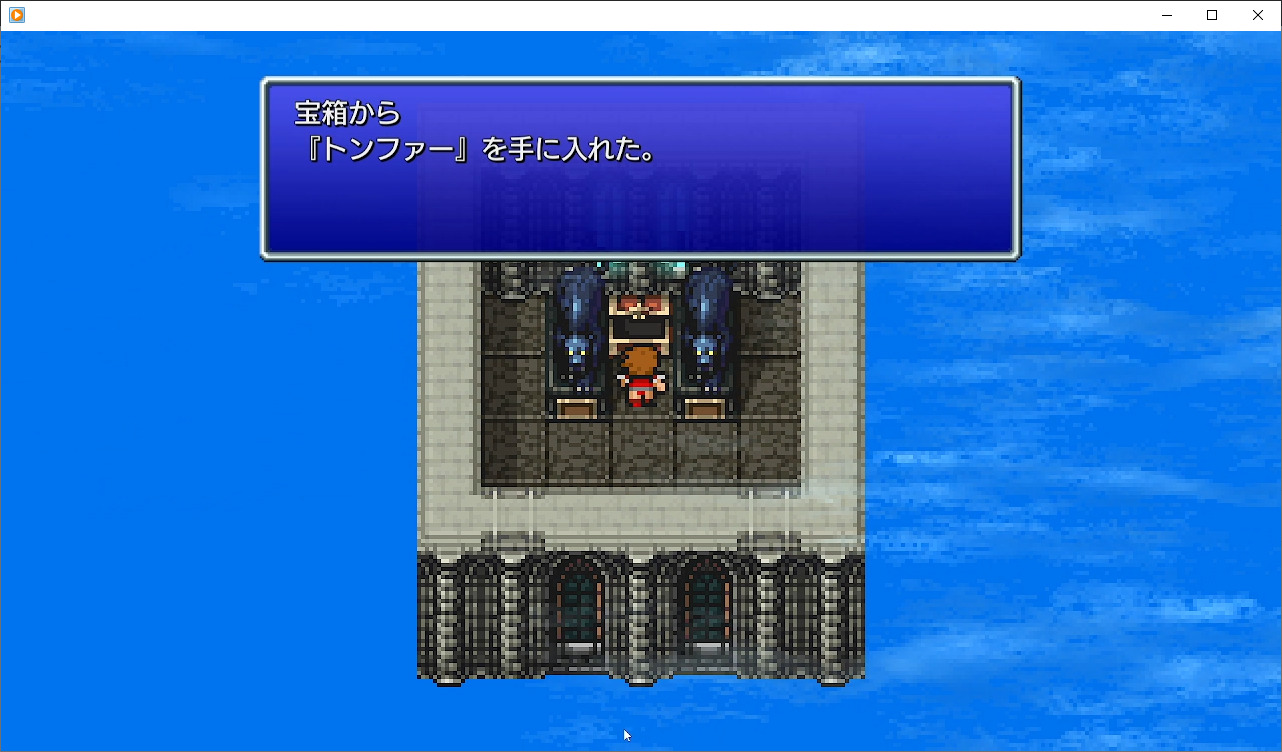1282x752 pixels.
Task: Click the altar above the hero
Action: click(x=640, y=315)
